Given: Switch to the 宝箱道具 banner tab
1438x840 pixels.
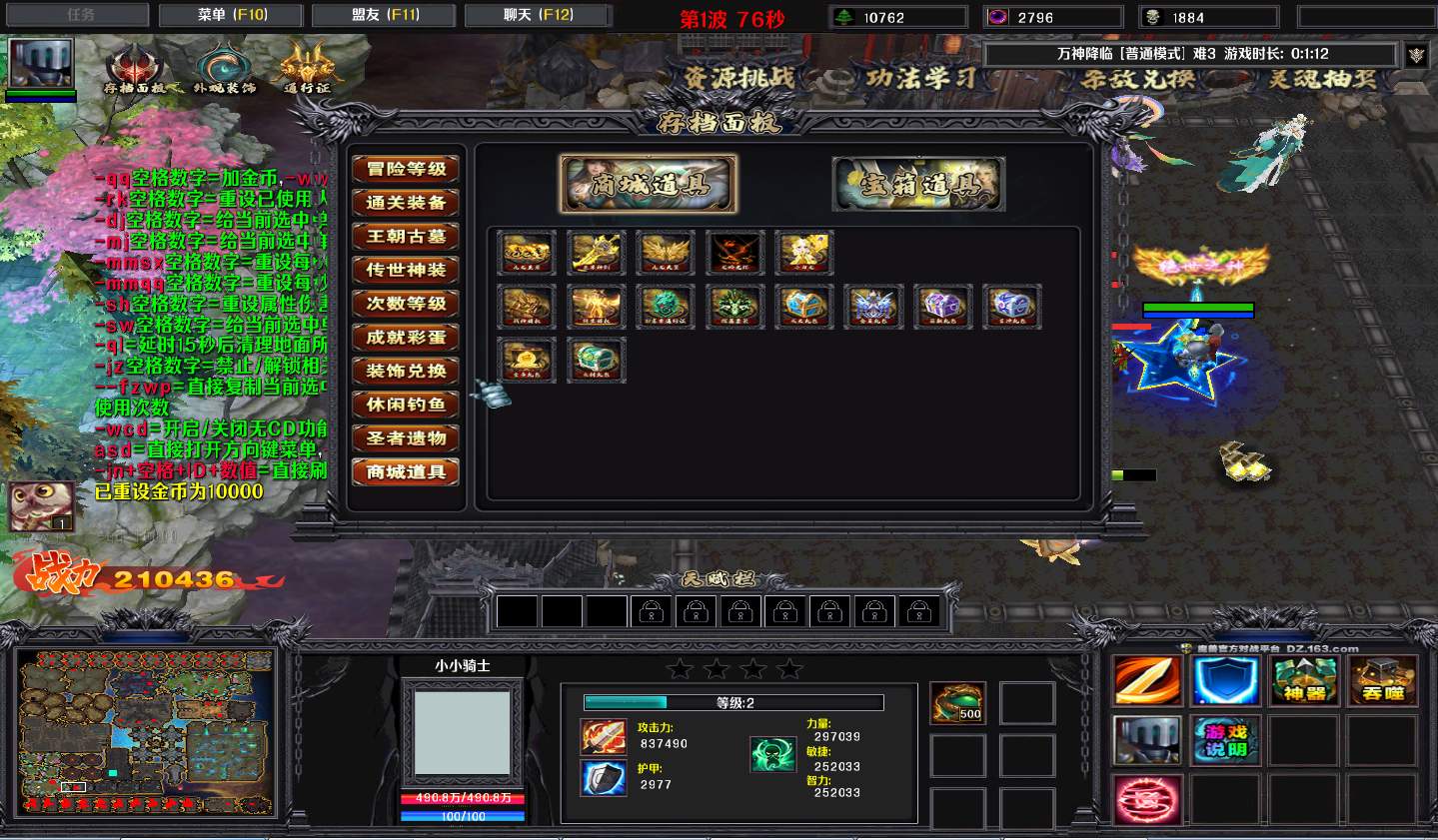Looking at the screenshot, I should (x=918, y=184).
